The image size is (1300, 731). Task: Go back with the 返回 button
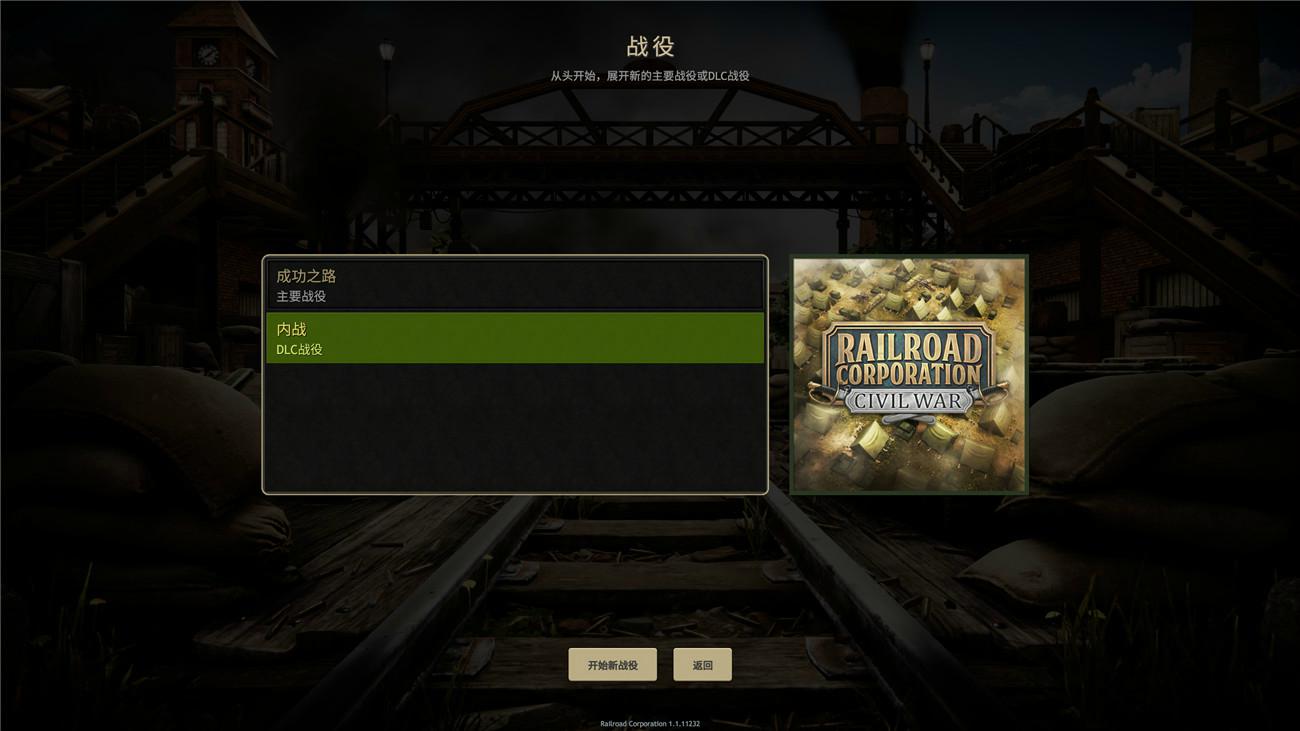click(x=702, y=665)
